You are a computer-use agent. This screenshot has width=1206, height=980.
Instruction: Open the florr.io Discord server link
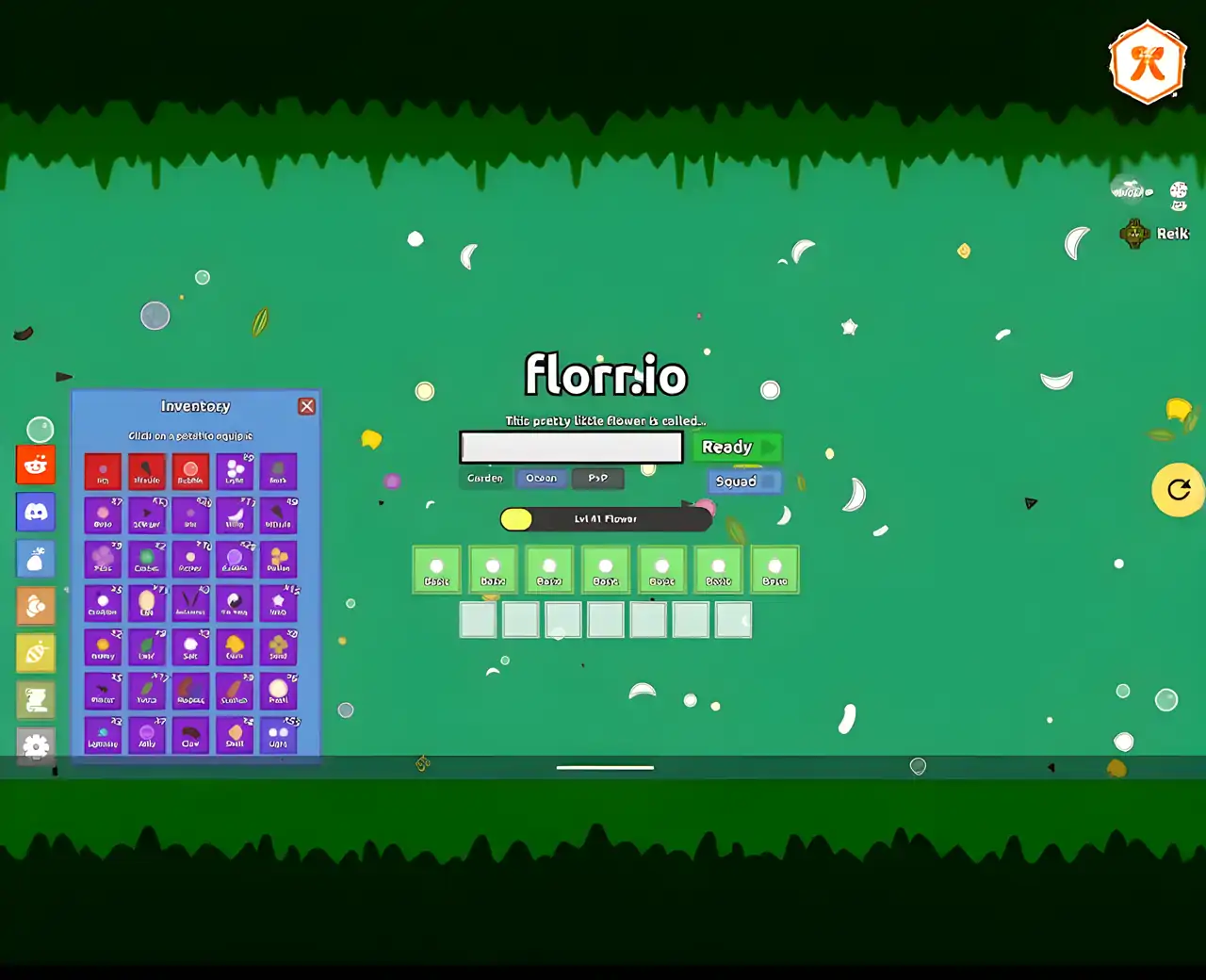coord(36,512)
